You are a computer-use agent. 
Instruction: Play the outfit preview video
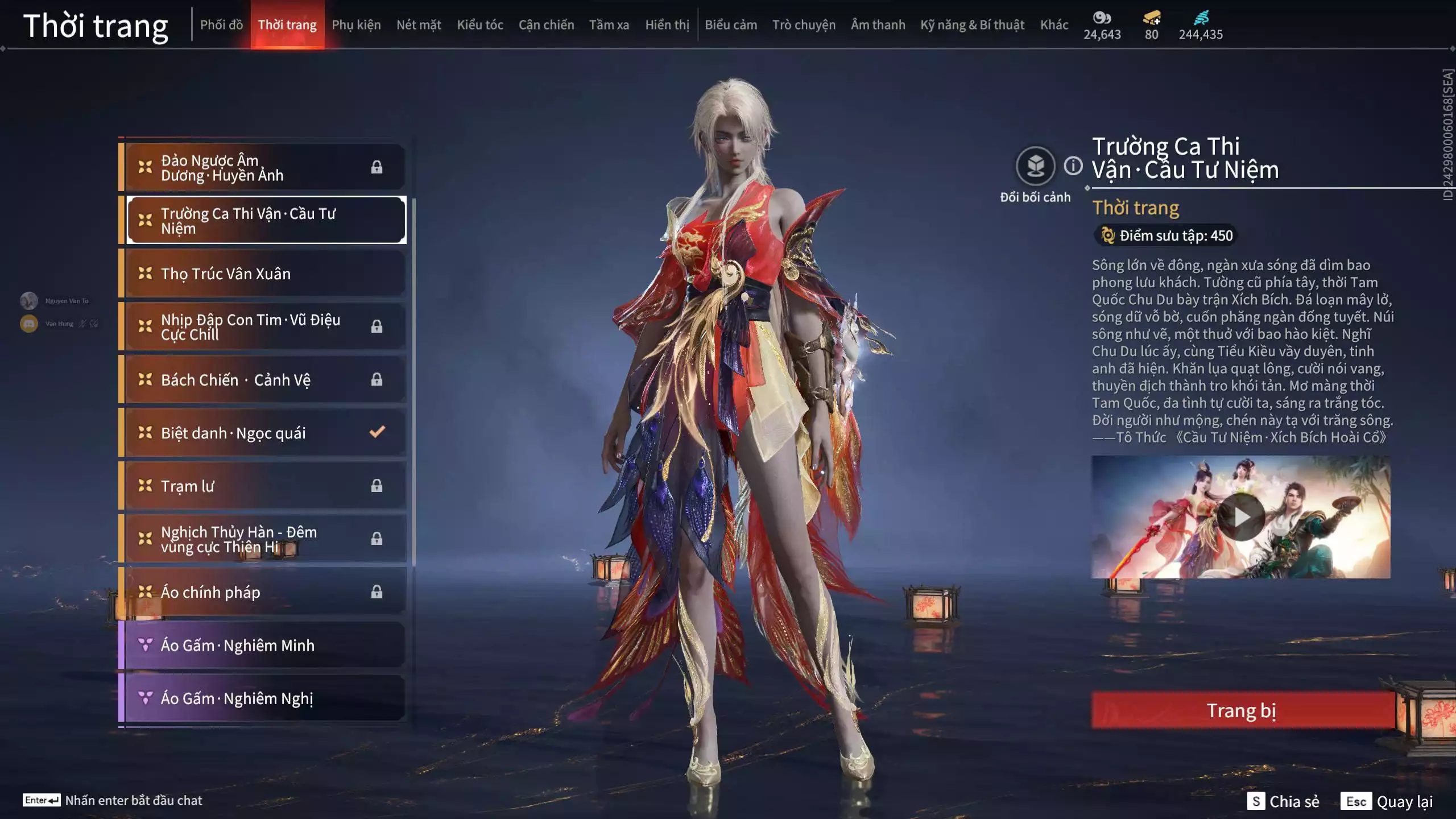click(1241, 517)
